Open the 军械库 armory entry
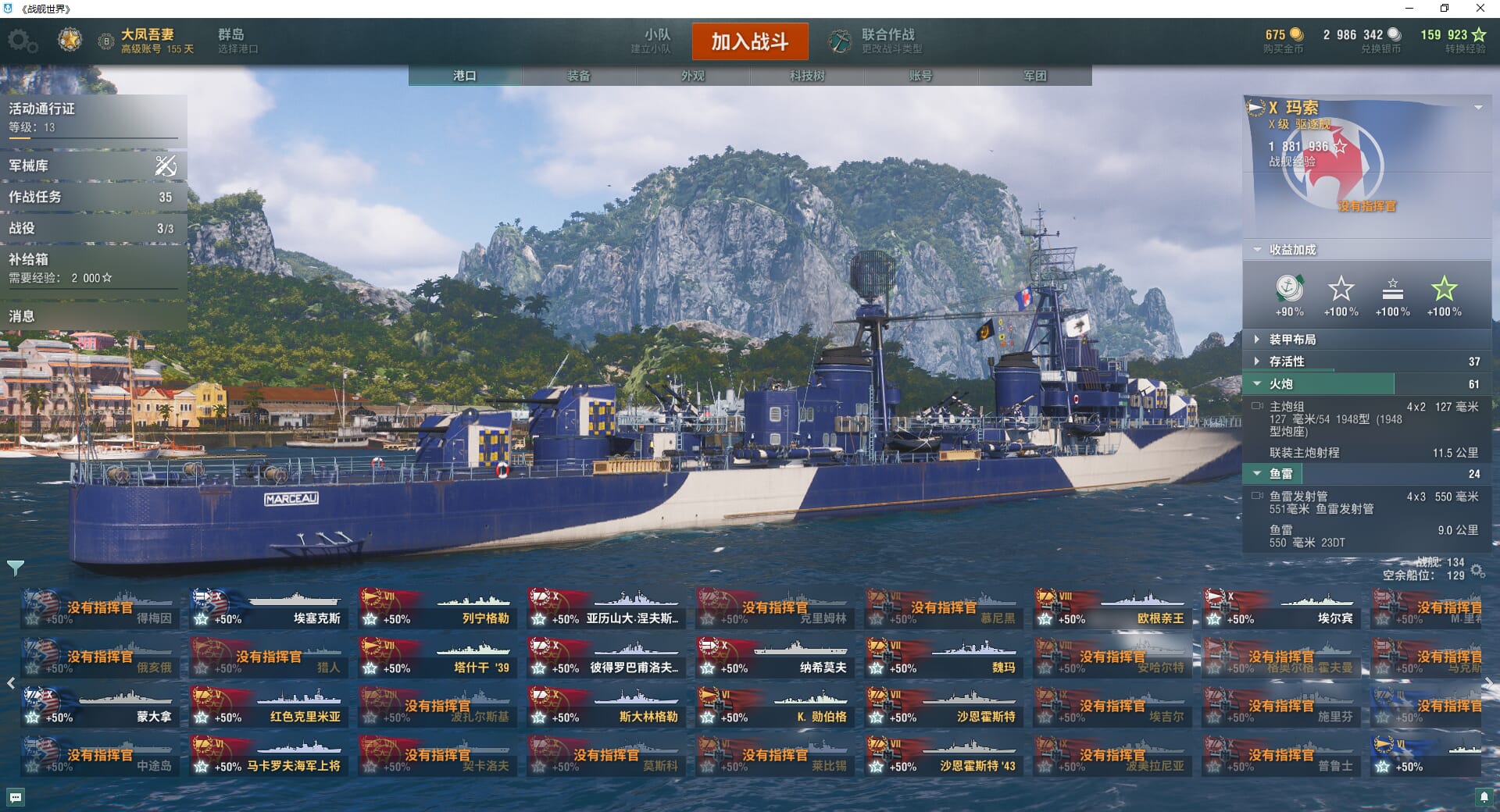 [x=92, y=166]
